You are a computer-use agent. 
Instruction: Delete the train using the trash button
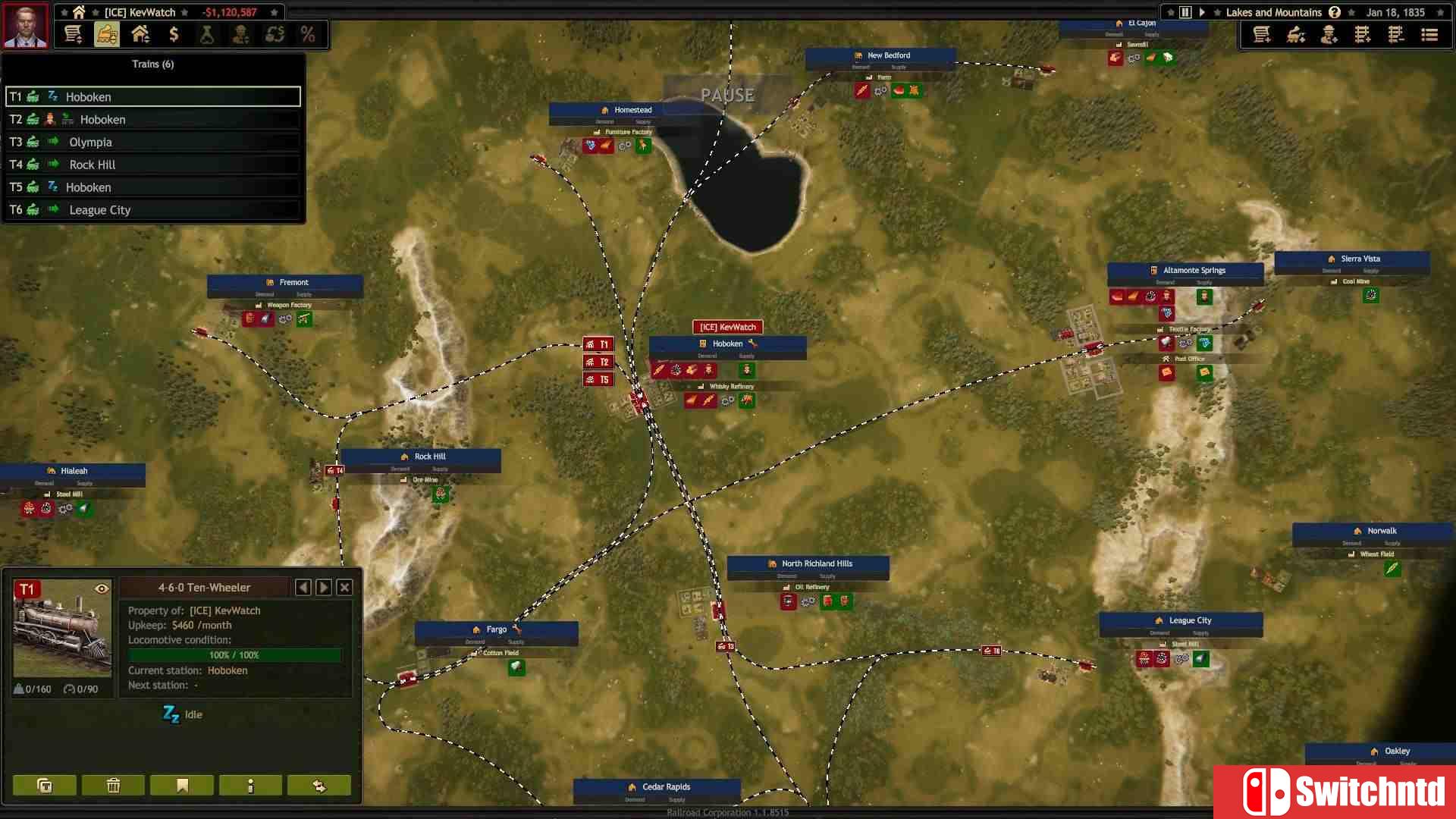[112, 786]
